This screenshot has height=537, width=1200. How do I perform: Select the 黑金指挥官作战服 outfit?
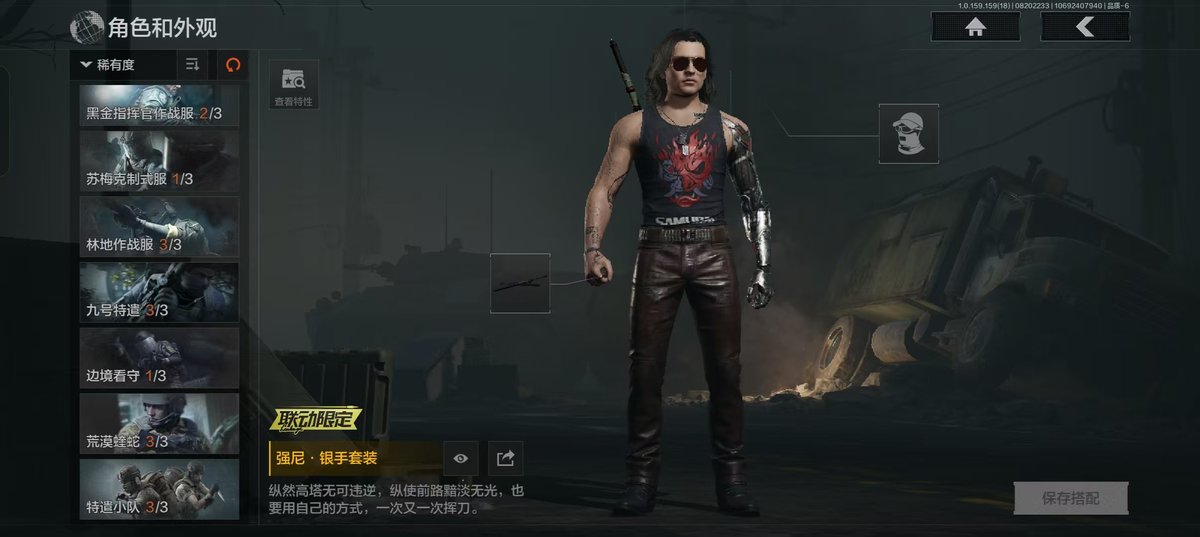(x=159, y=105)
